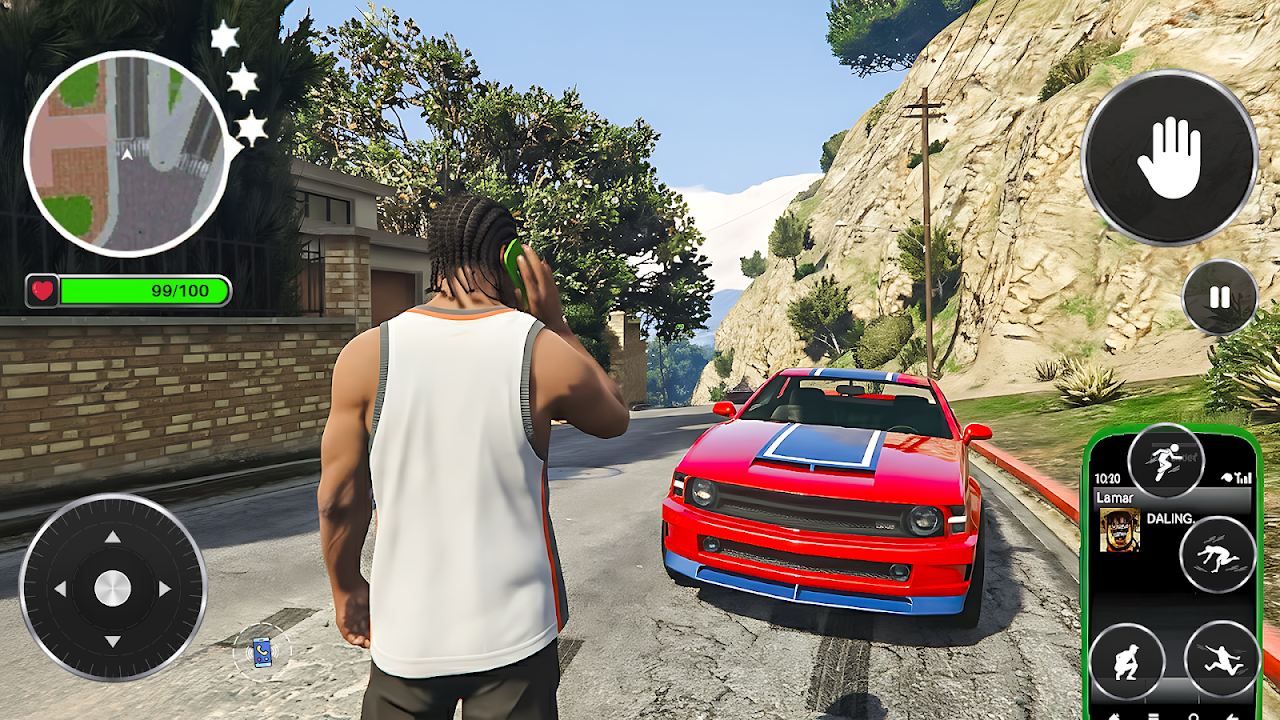Image resolution: width=1280 pixels, height=720 pixels.
Task: Tap the blue ringing phone icon
Action: coord(262,652)
